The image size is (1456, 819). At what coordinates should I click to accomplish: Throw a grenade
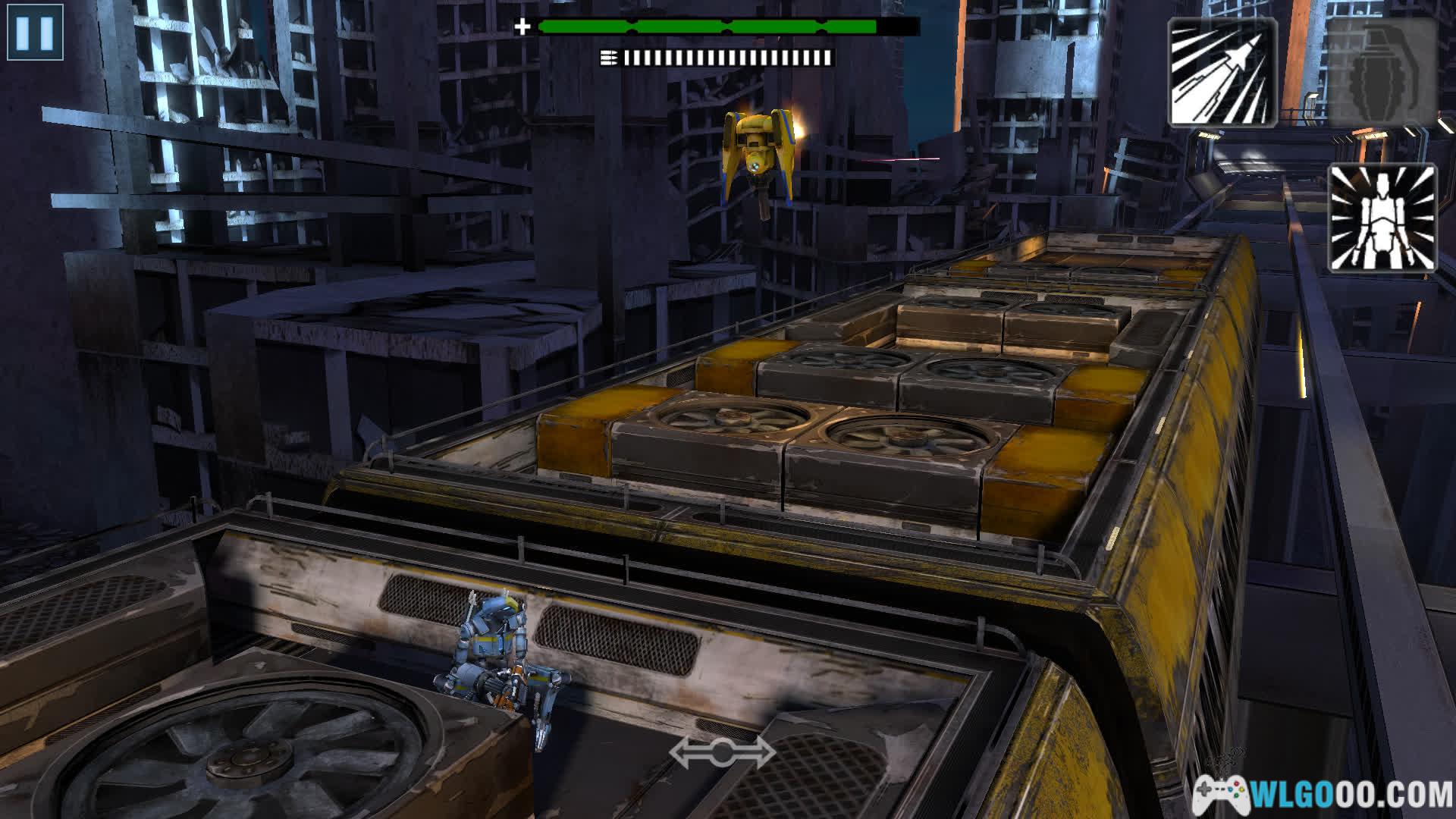pos(1382,71)
